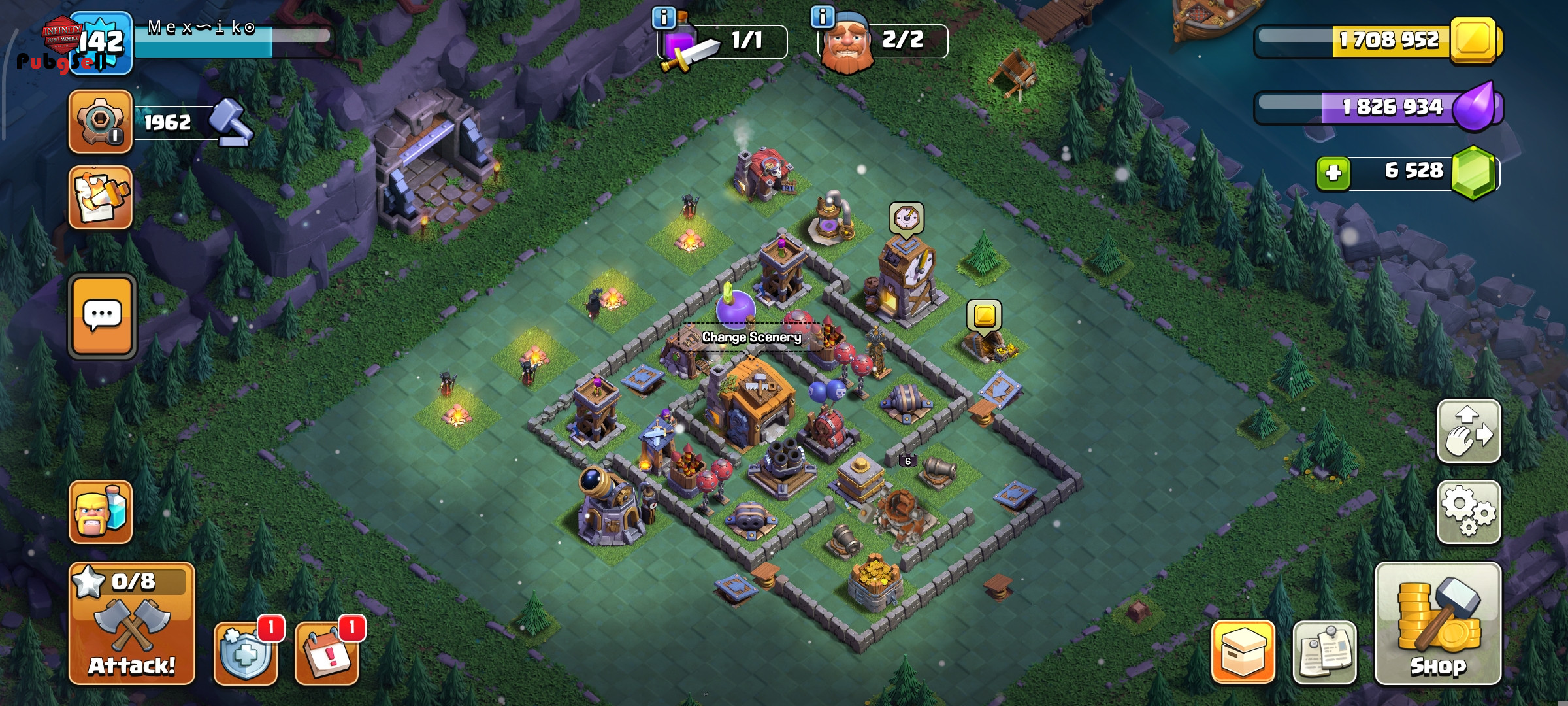Open the flaming scroll button
The width and height of the screenshot is (1568, 706).
[x=101, y=197]
